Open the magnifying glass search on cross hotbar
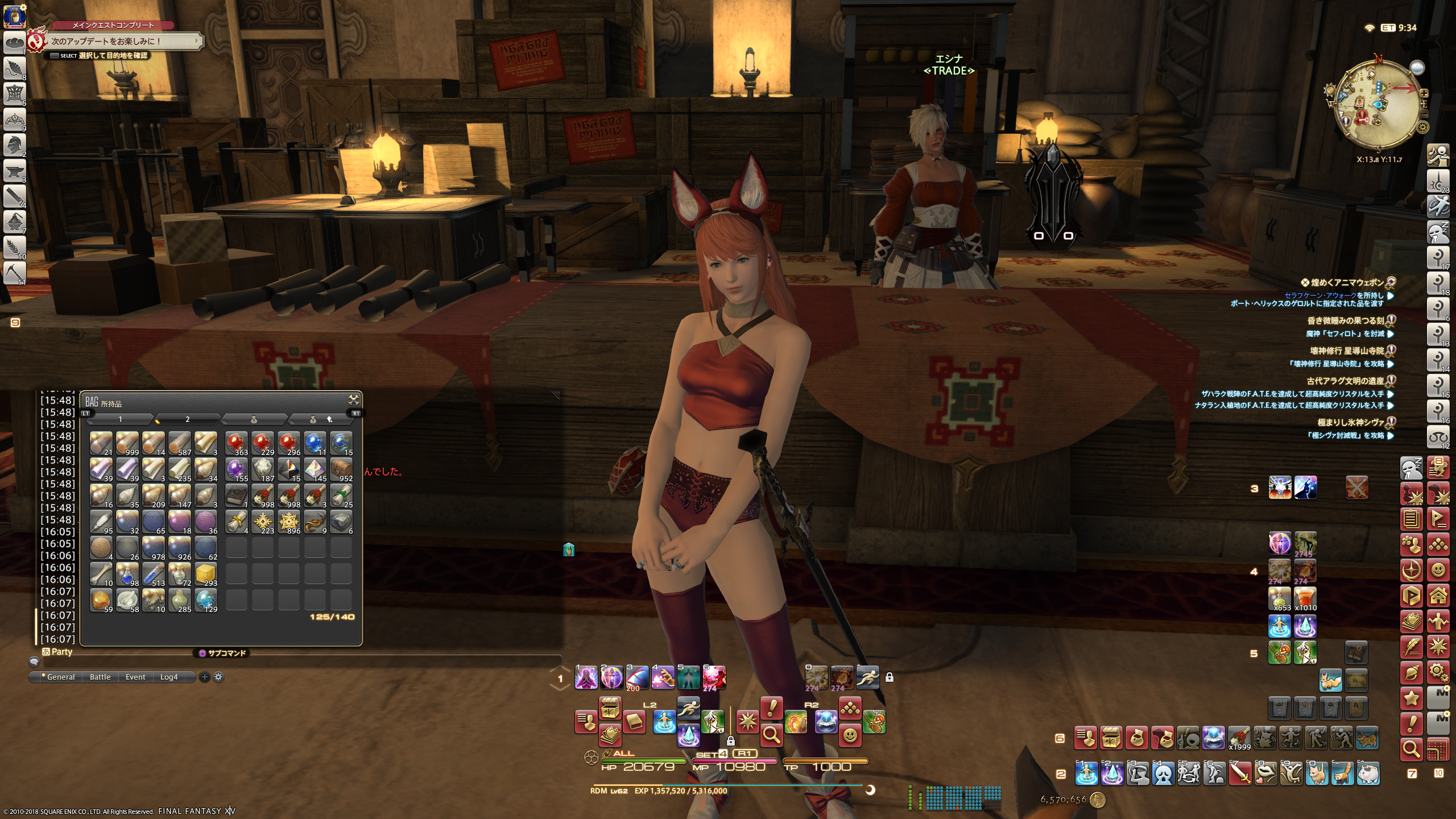This screenshot has width=1456, height=819. click(x=771, y=735)
